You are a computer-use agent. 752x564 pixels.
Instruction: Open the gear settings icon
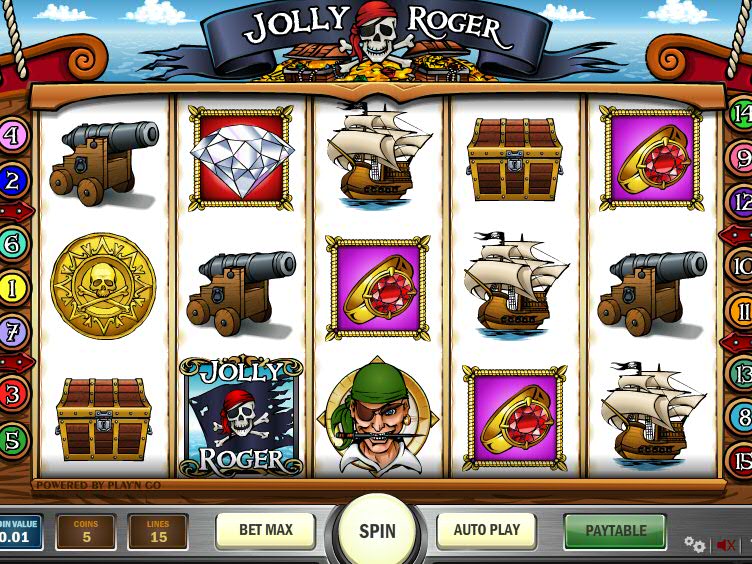(x=694, y=544)
